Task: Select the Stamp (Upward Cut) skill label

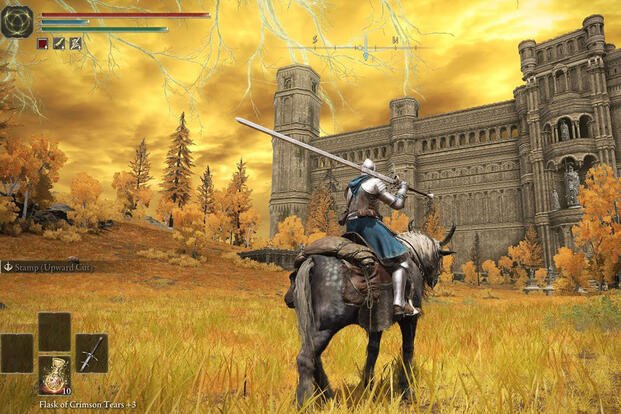Action: (48, 267)
